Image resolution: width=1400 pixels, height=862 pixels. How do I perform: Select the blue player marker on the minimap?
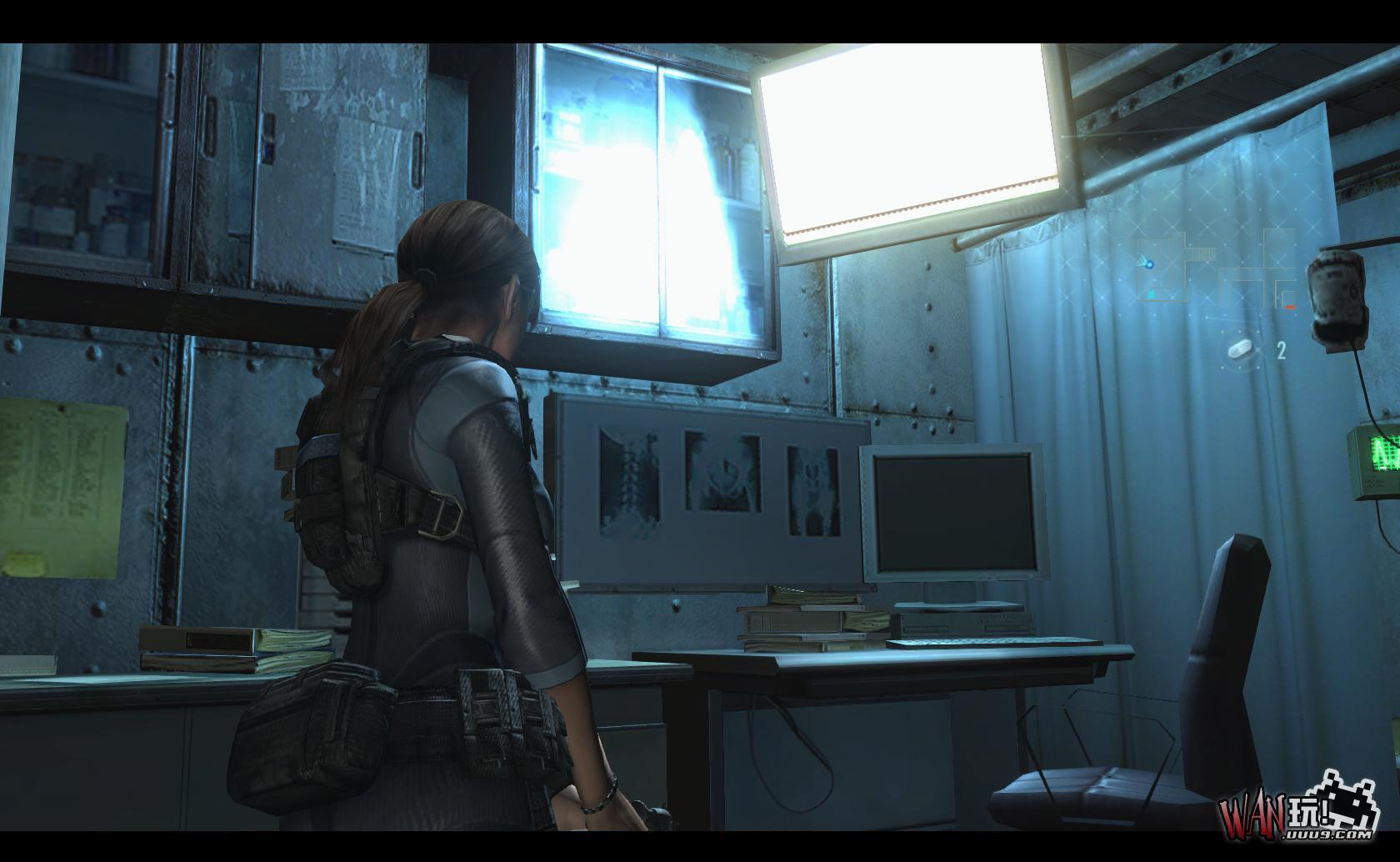1150,265
